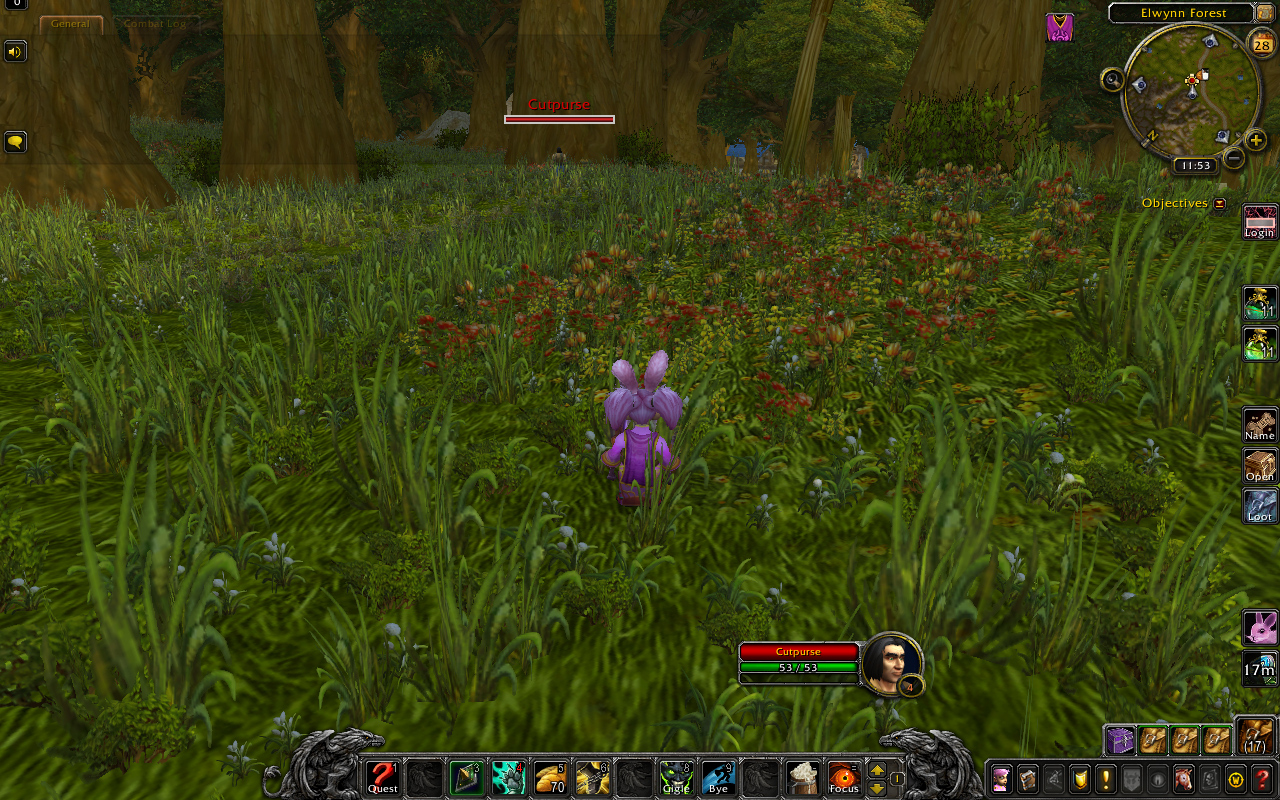
Task: Open the character info micro button
Action: point(1001,778)
